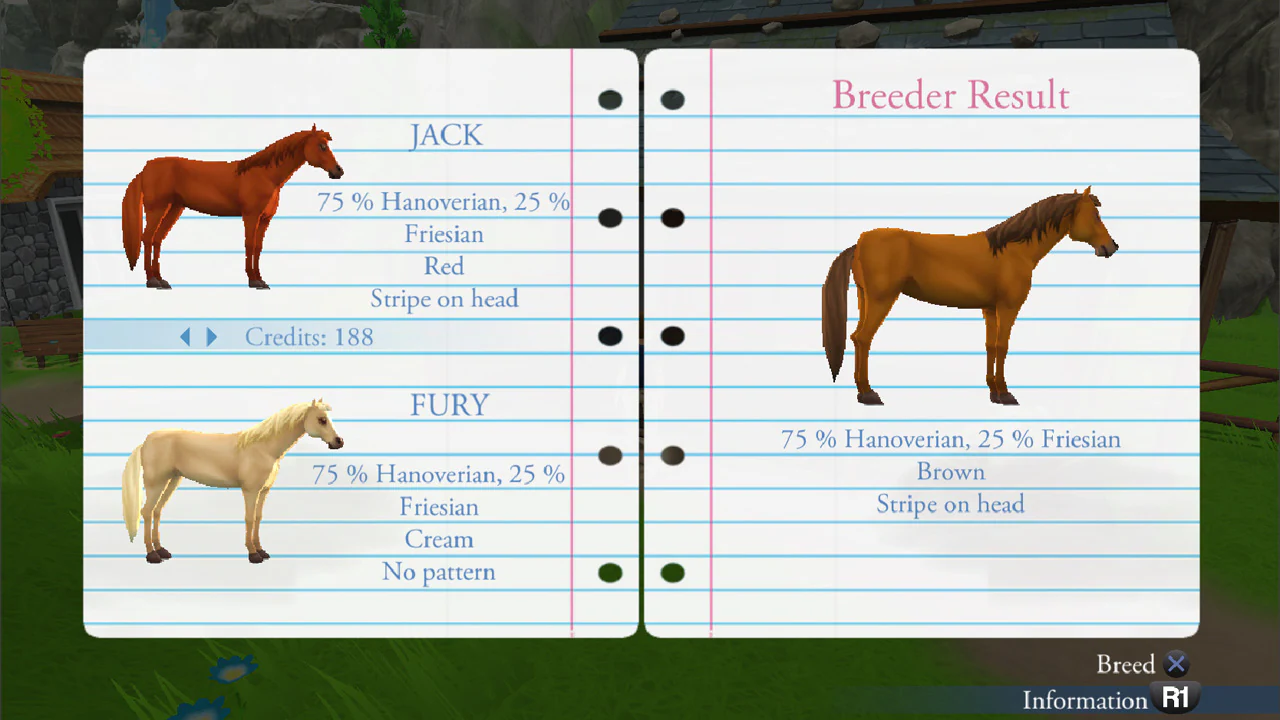The width and height of the screenshot is (1280, 720).
Task: Click the FURY name heading
Action: click(x=449, y=404)
